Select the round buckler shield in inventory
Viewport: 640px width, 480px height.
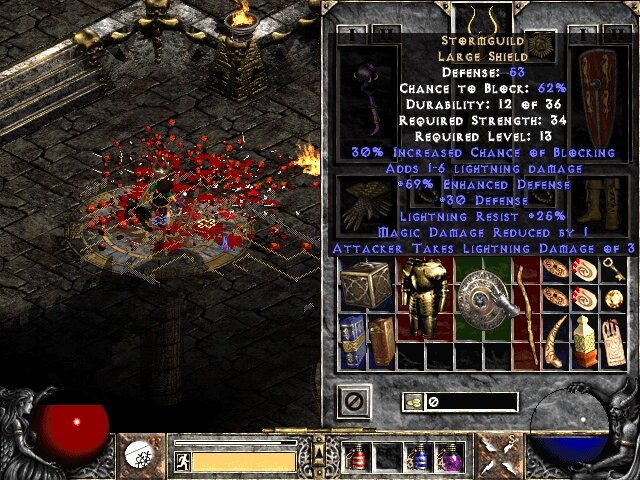[x=481, y=294]
